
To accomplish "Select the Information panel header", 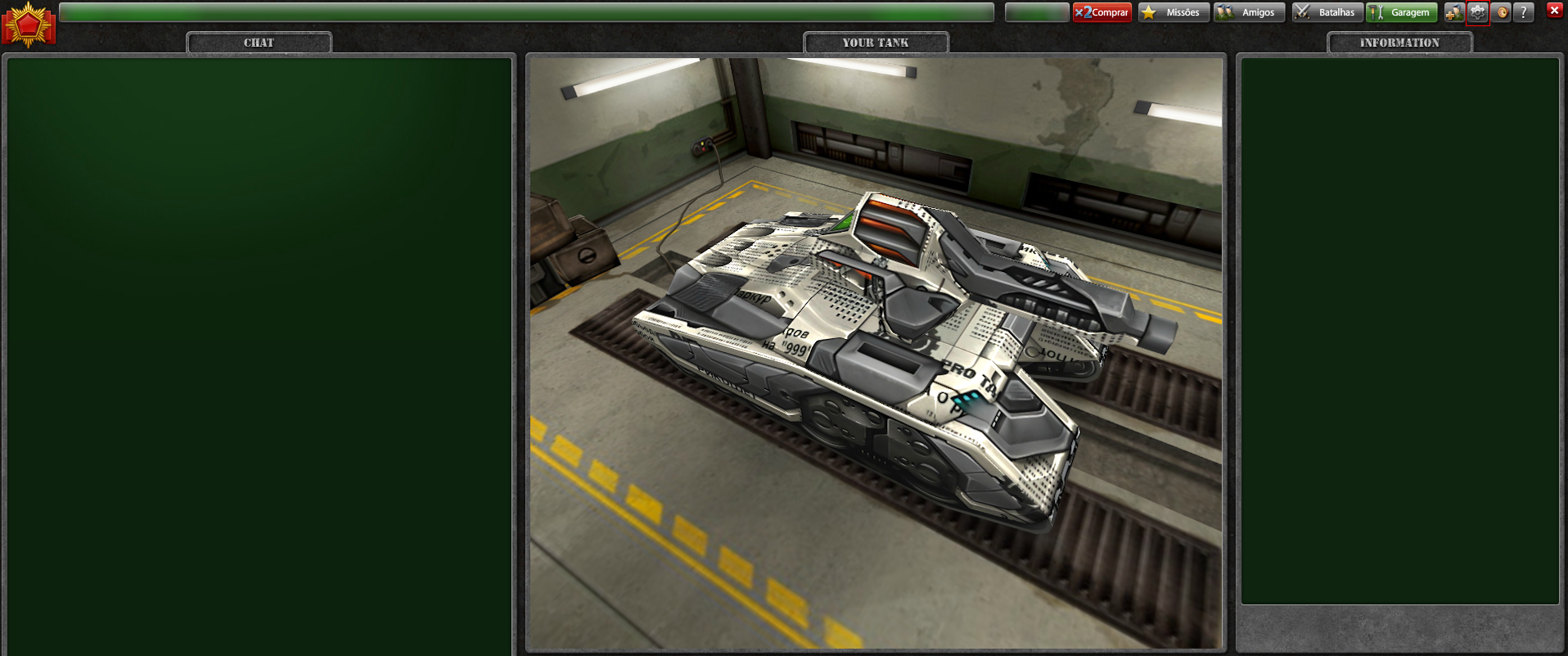I will (1399, 43).
